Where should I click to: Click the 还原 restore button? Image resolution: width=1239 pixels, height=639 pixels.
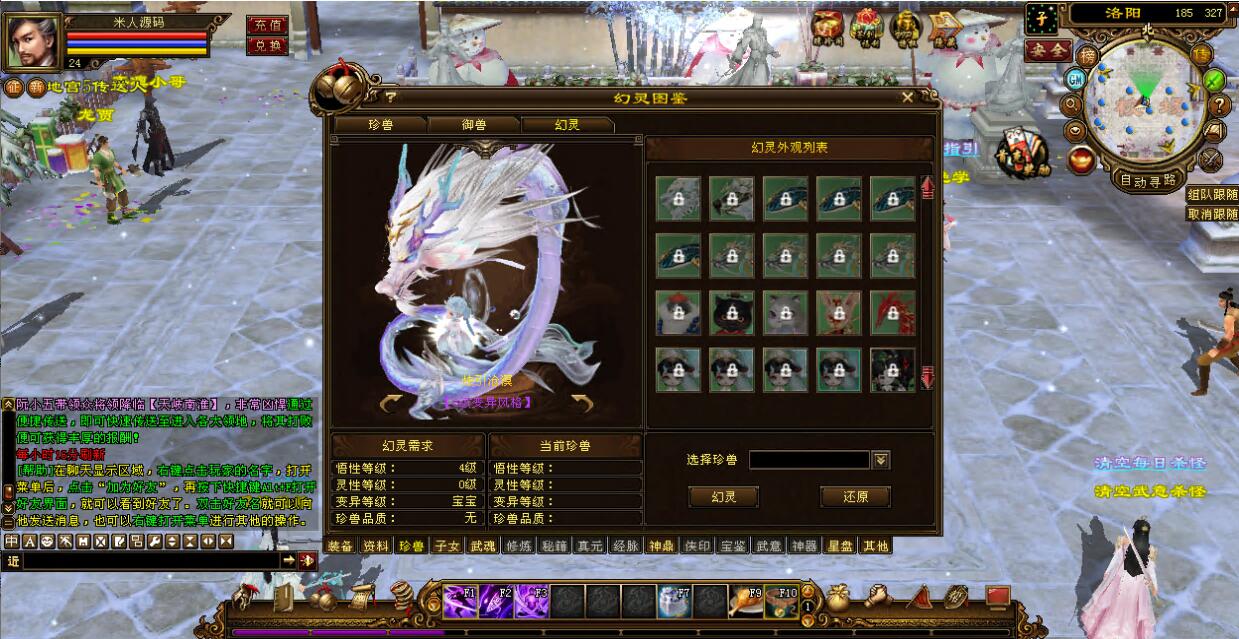[854, 497]
